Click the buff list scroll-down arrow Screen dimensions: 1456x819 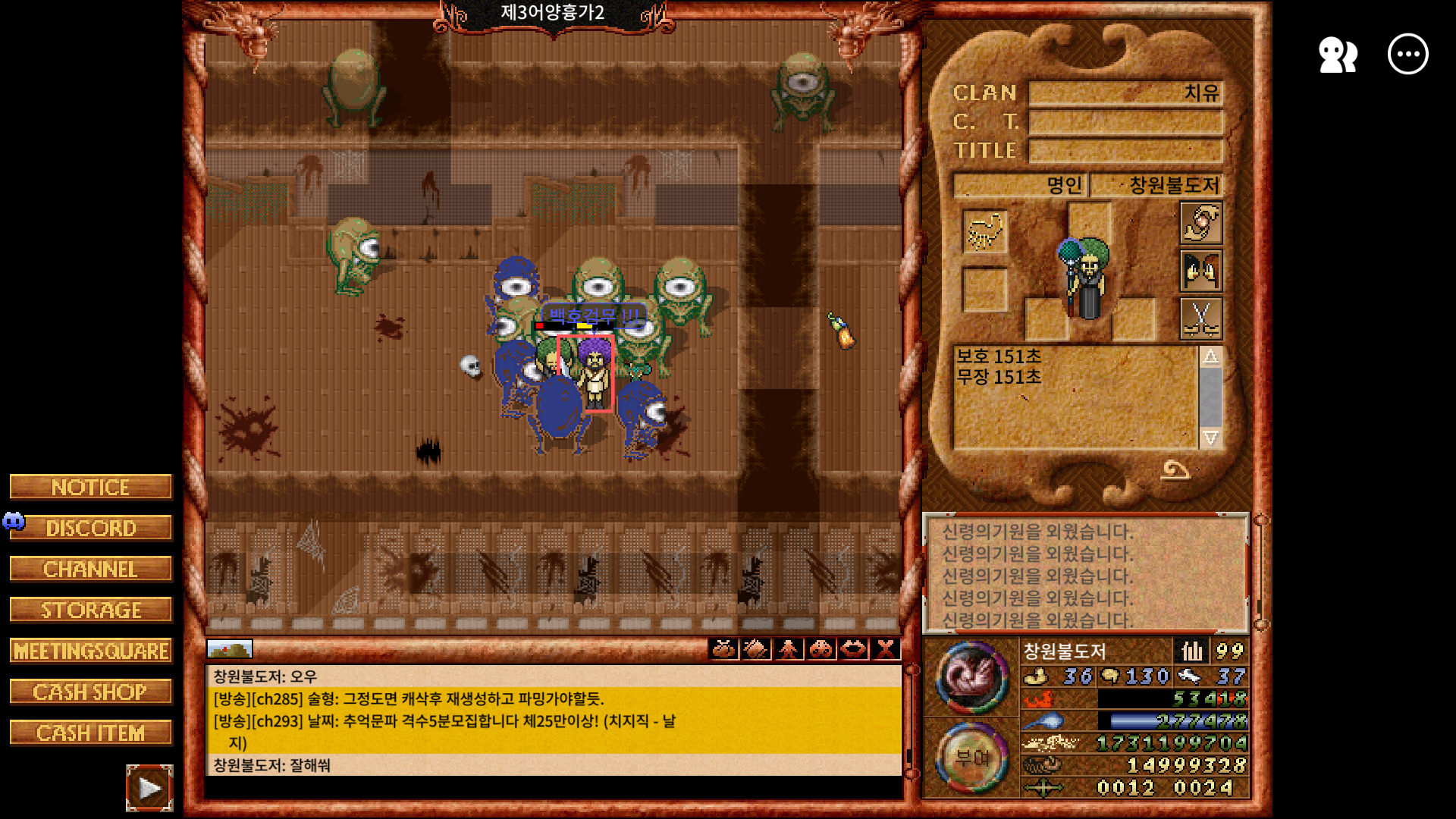[x=1210, y=438]
